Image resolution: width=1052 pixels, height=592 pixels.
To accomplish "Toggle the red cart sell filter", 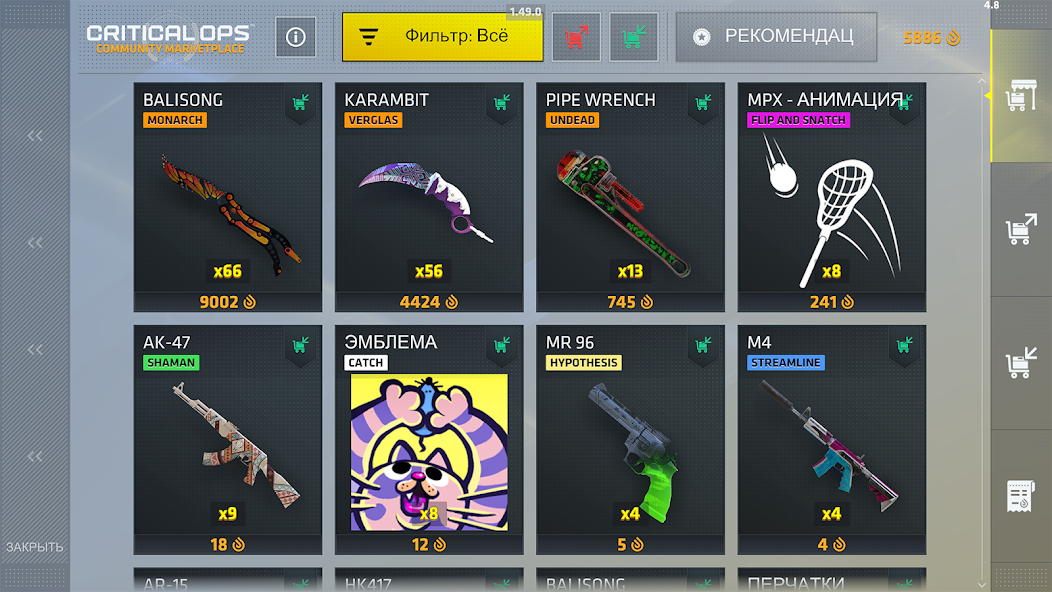I will click(576, 37).
